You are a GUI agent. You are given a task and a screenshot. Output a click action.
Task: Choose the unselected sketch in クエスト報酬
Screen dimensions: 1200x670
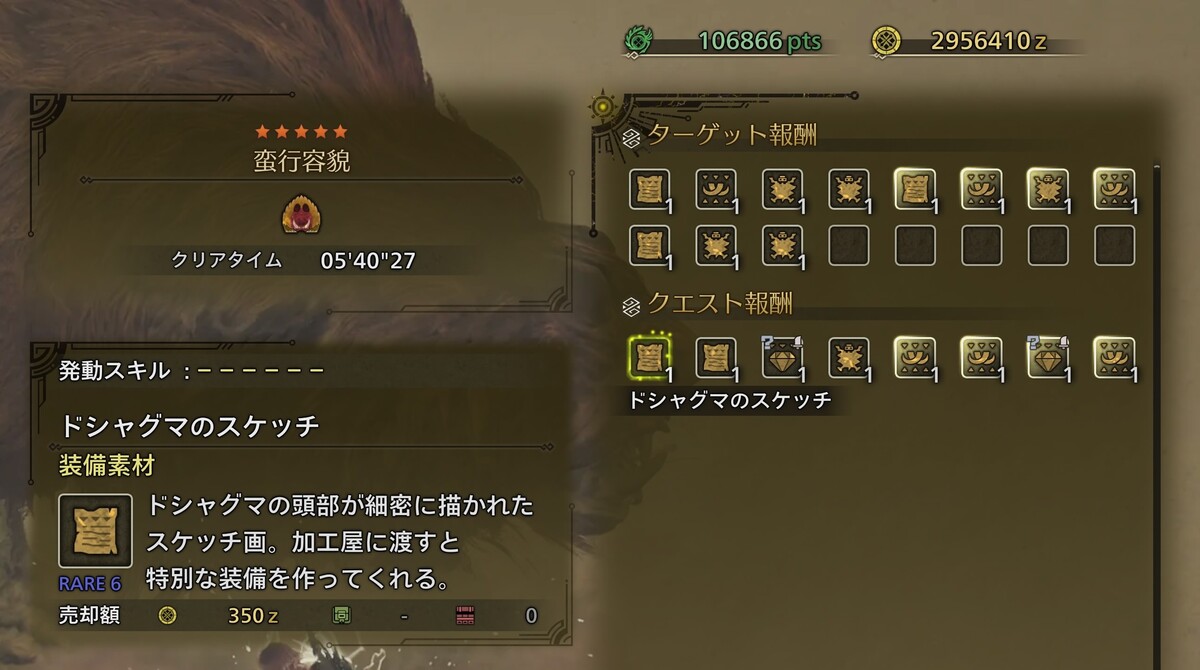715,357
